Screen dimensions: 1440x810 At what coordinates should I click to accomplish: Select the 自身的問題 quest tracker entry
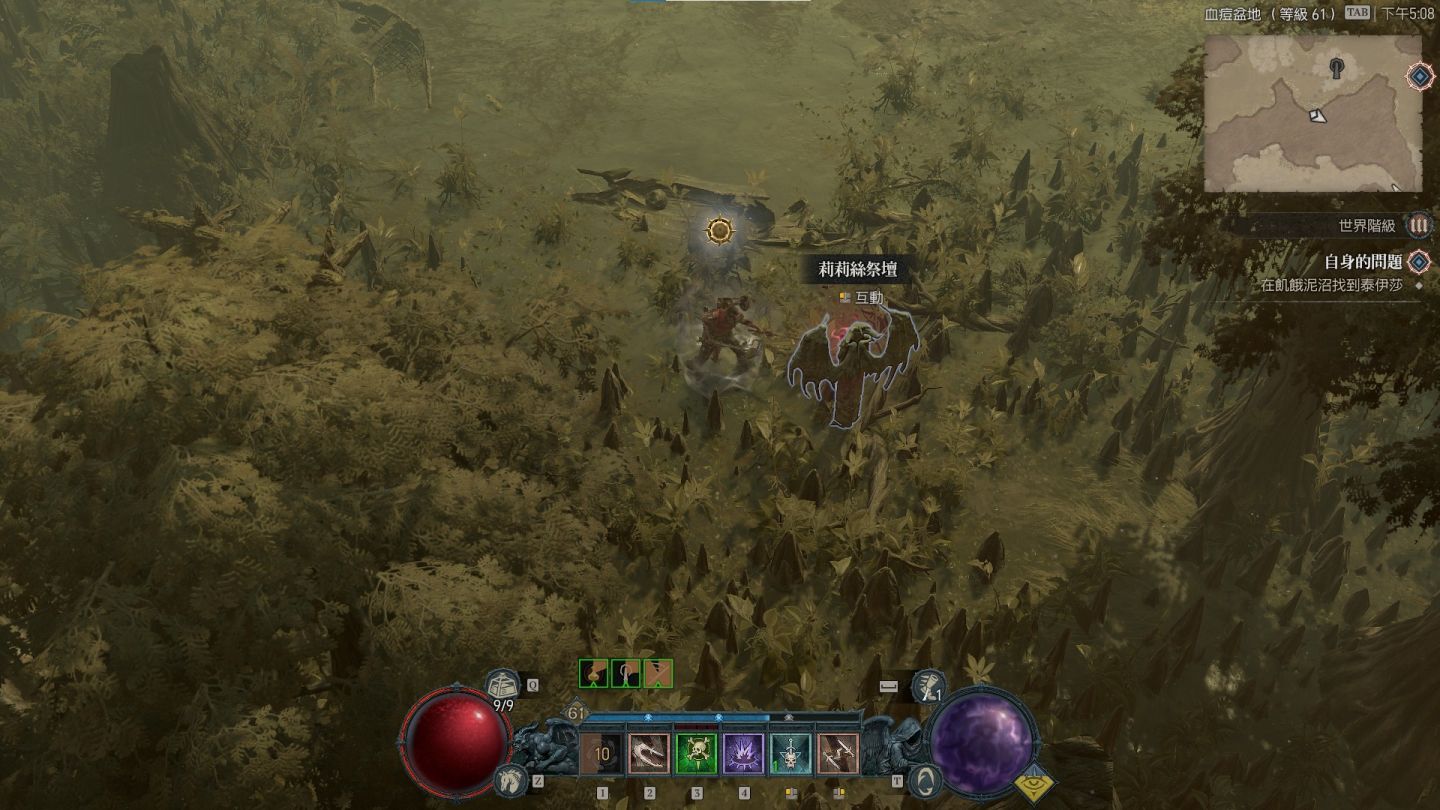coord(1363,262)
